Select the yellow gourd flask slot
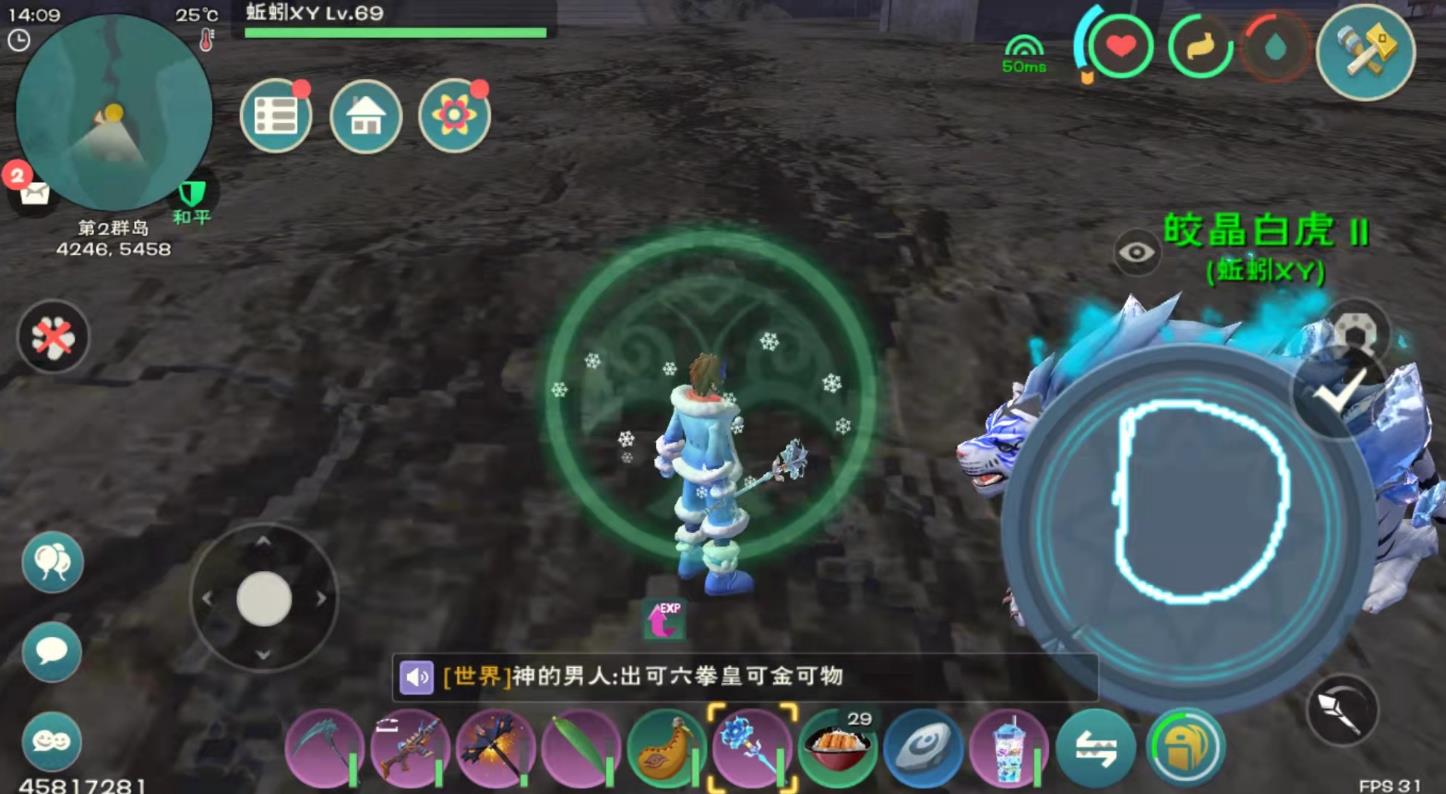This screenshot has width=1446, height=794. 666,749
